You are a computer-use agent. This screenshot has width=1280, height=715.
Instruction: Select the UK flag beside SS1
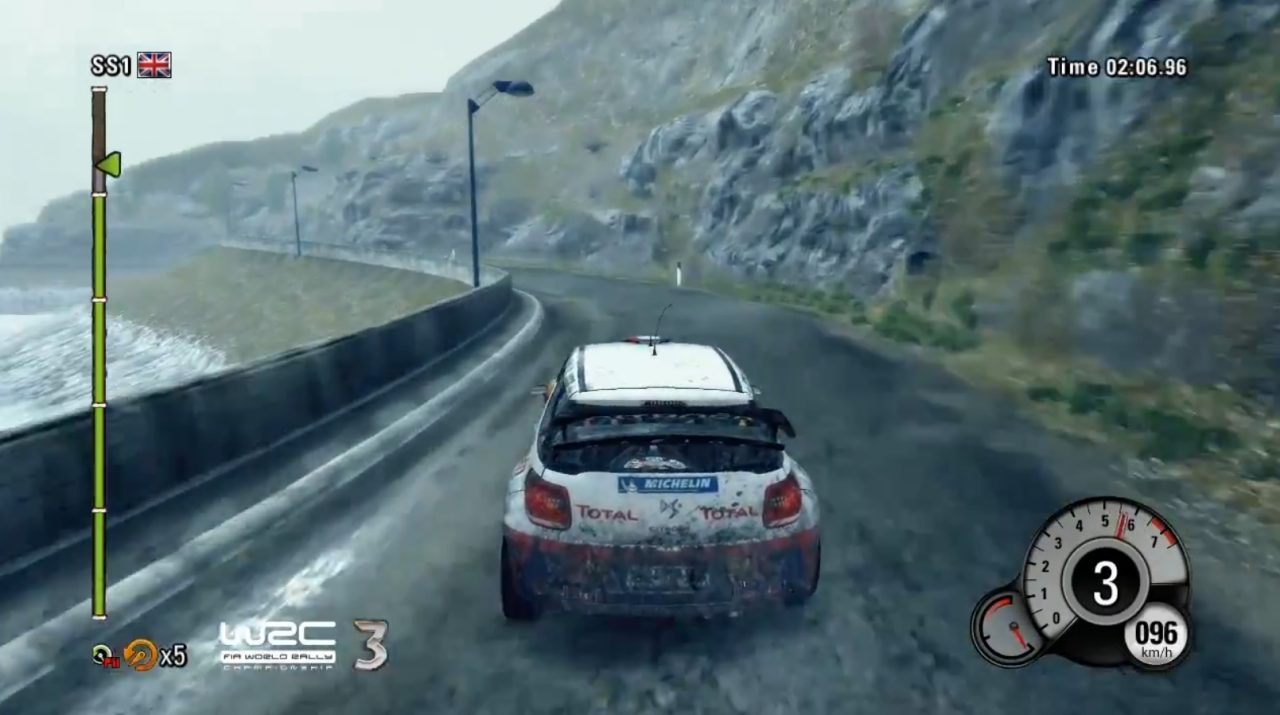coord(154,65)
